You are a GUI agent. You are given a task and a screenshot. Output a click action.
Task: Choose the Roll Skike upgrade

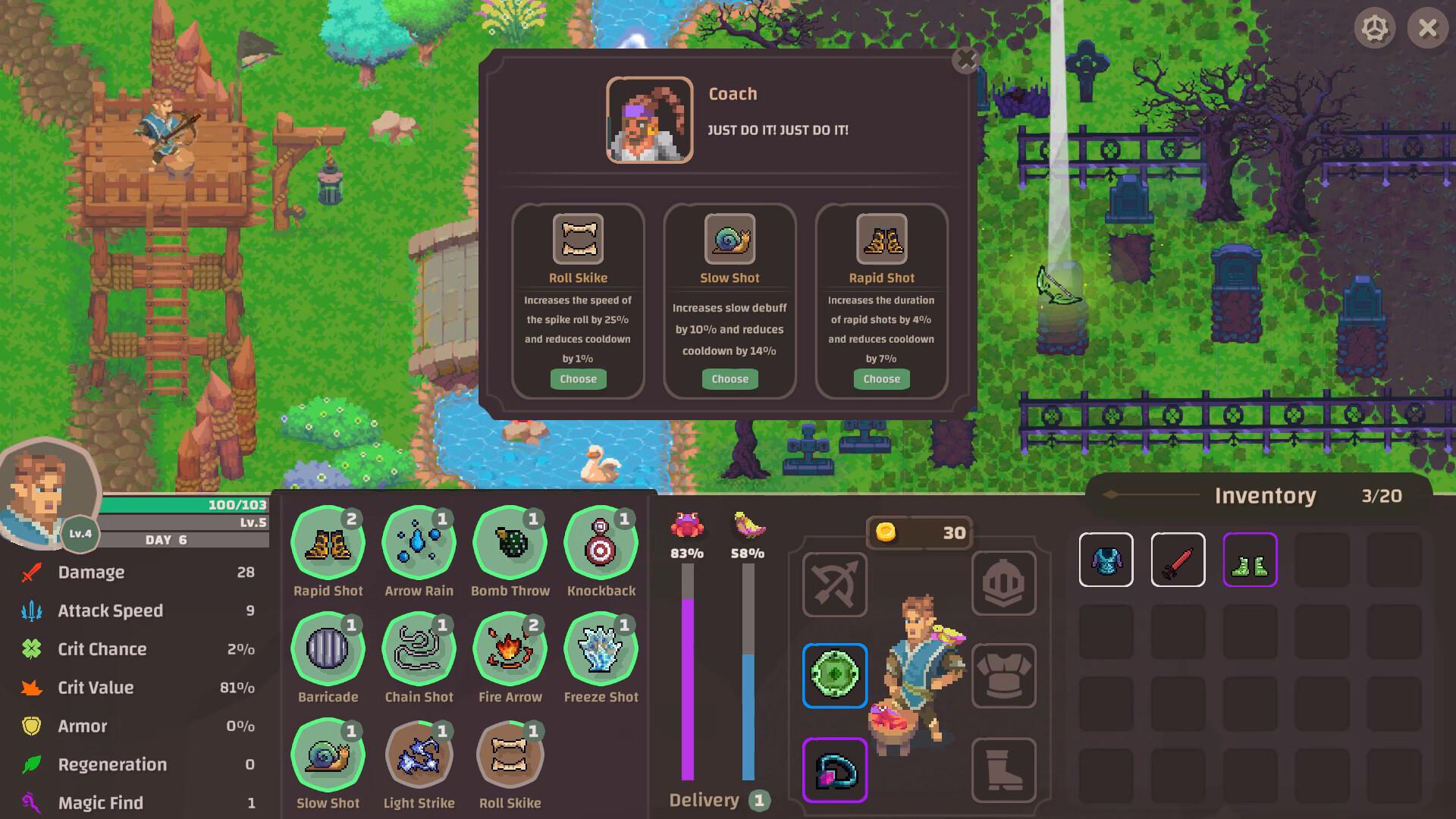(578, 379)
